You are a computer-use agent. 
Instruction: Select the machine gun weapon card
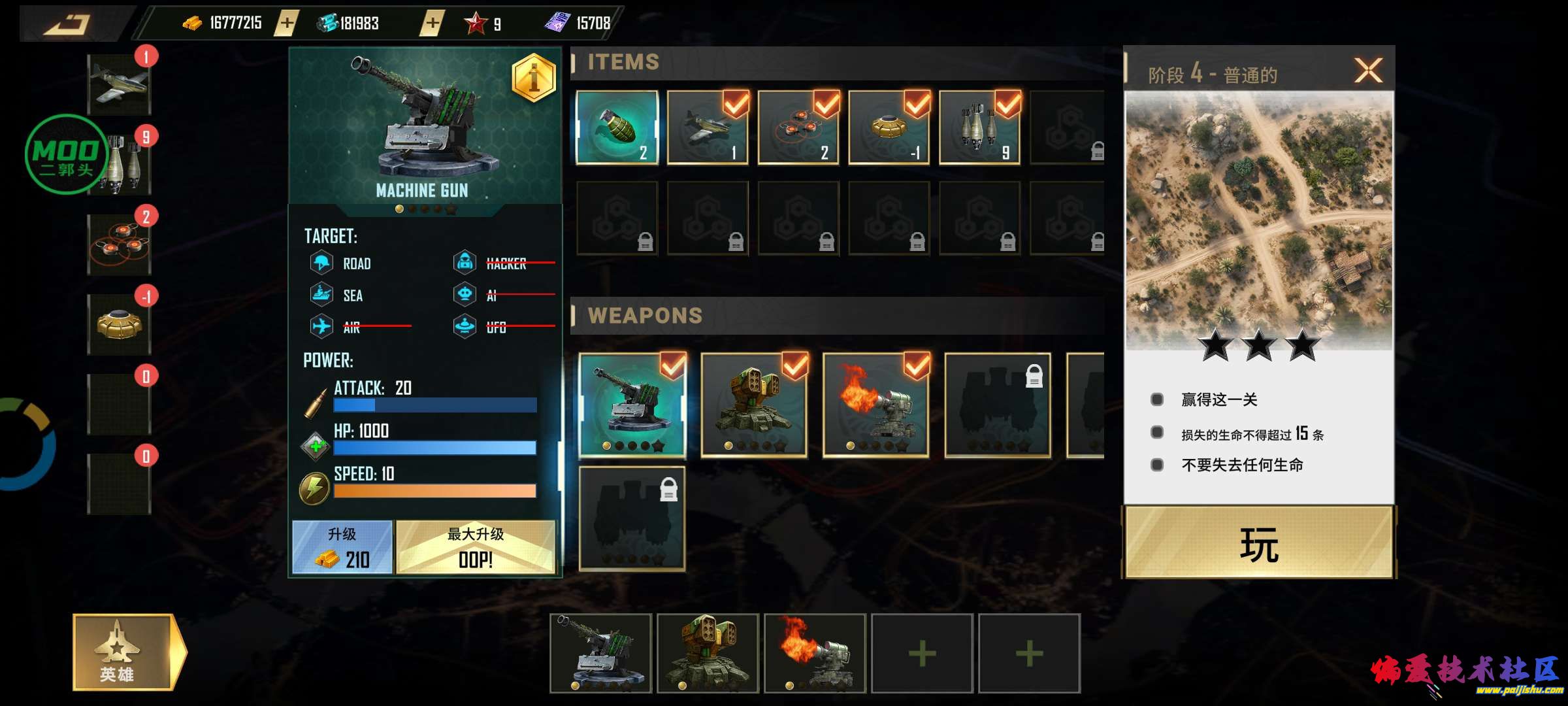pyautogui.click(x=632, y=405)
